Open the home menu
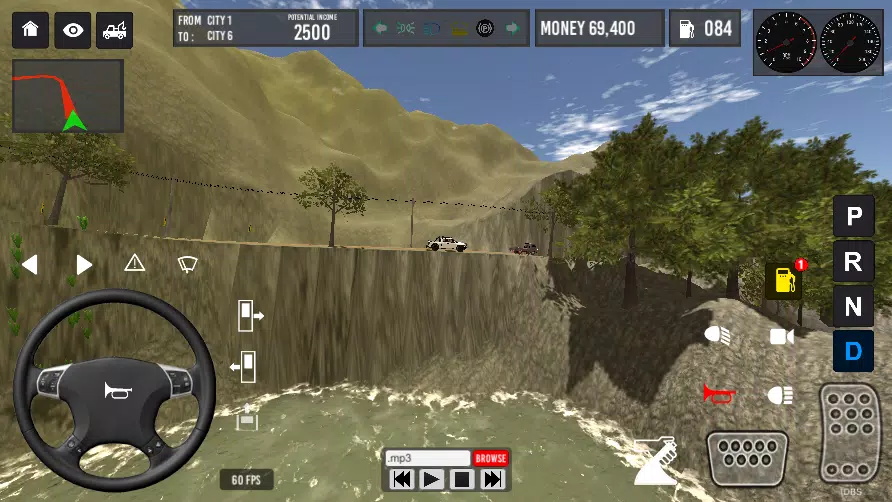892x502 pixels. (30, 30)
